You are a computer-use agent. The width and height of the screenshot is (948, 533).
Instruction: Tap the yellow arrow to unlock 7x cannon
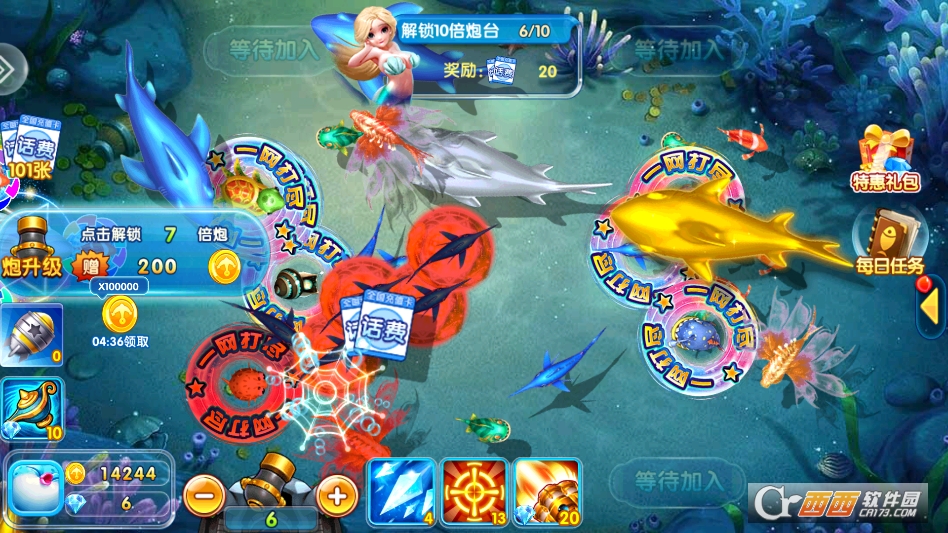[224, 265]
